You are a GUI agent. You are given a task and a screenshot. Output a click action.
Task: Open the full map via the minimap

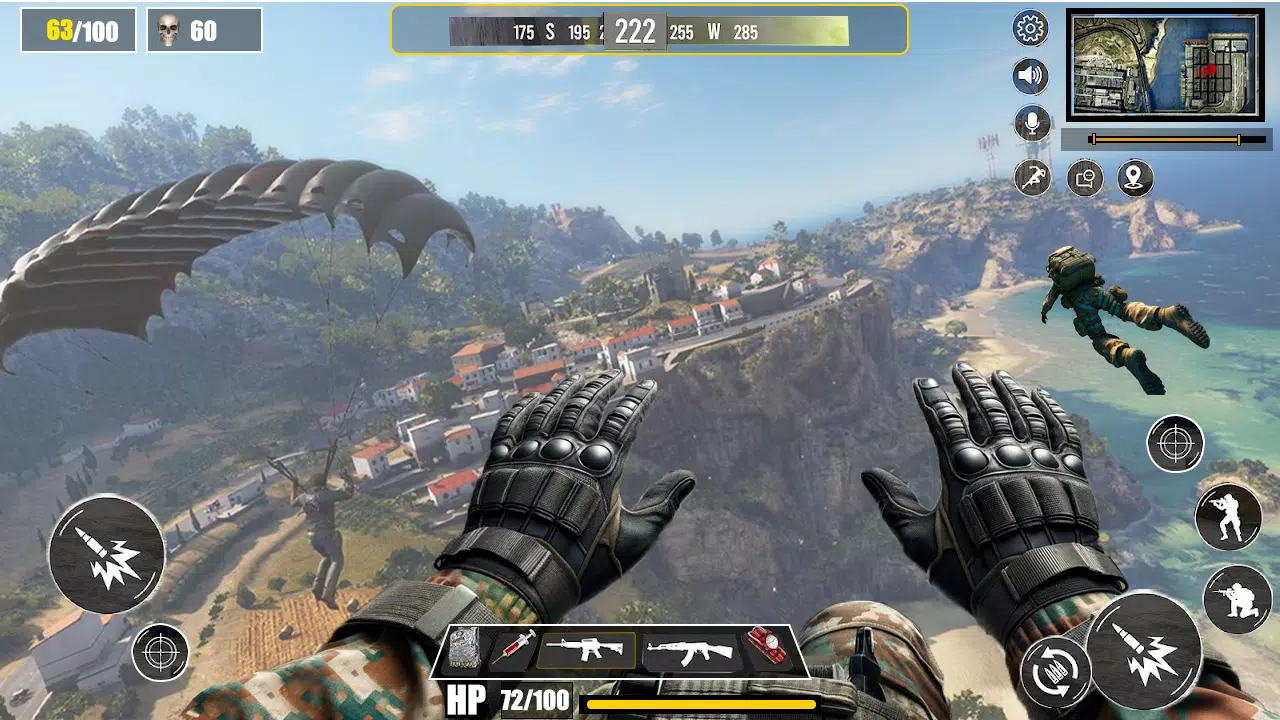pos(1163,63)
